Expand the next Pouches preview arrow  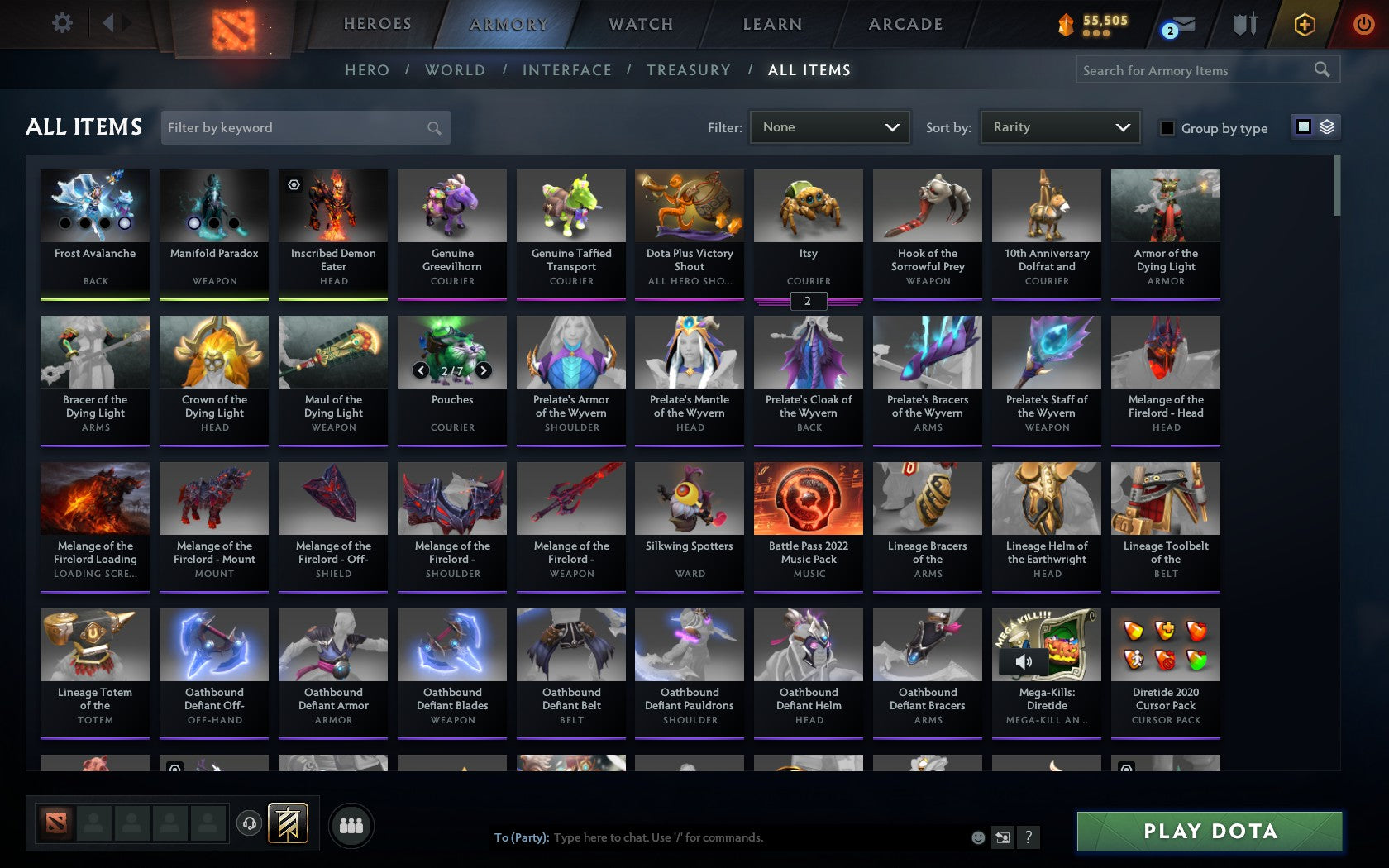click(483, 370)
